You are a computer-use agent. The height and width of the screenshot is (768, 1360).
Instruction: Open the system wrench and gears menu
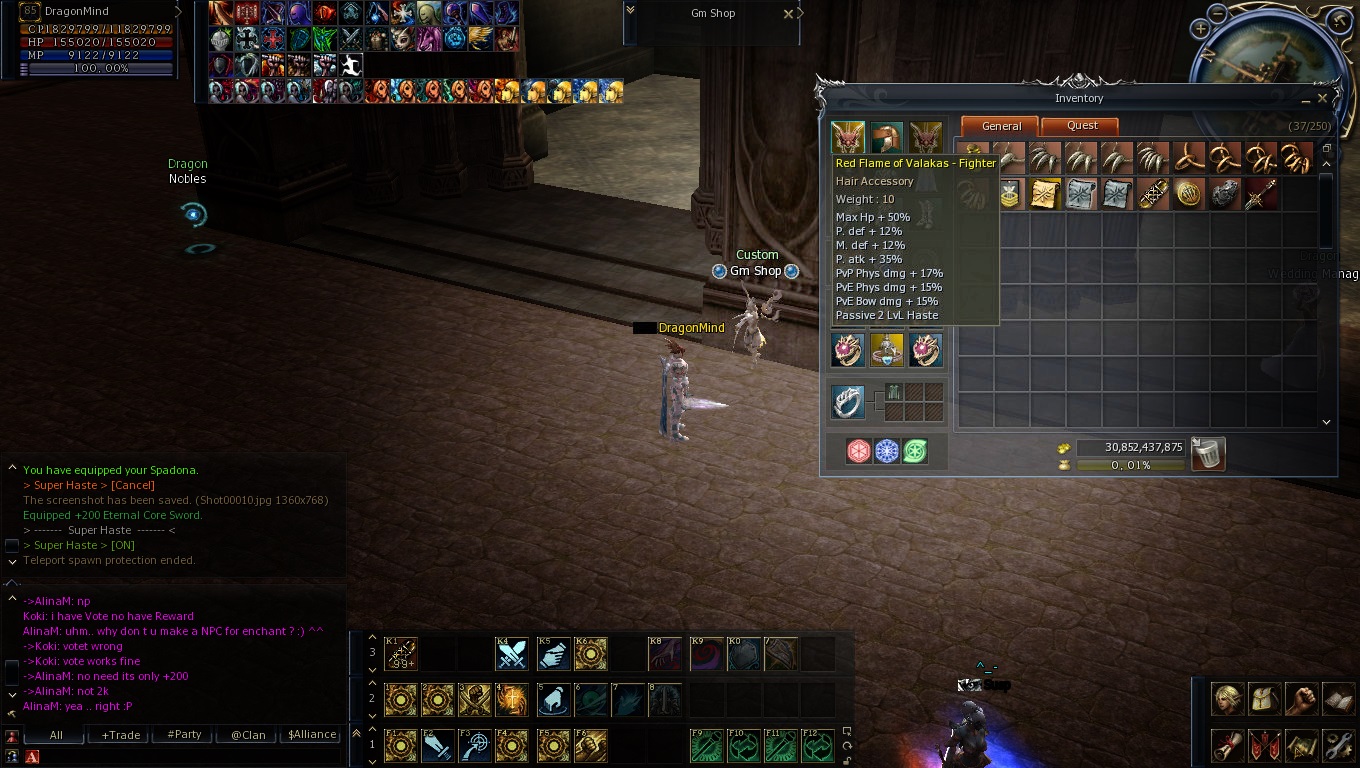(x=1337, y=745)
